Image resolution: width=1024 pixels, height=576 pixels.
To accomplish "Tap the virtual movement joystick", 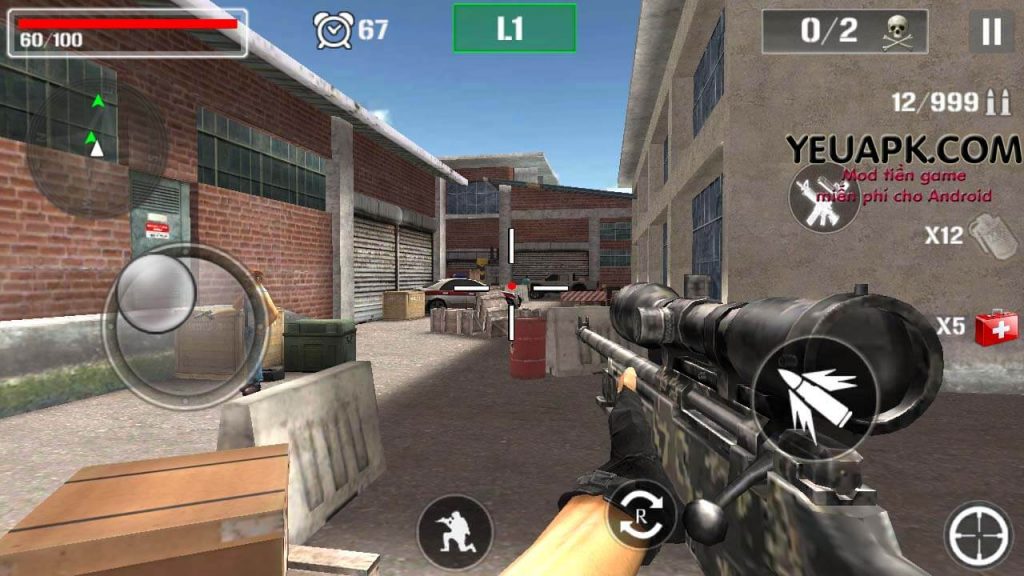I will (x=157, y=294).
